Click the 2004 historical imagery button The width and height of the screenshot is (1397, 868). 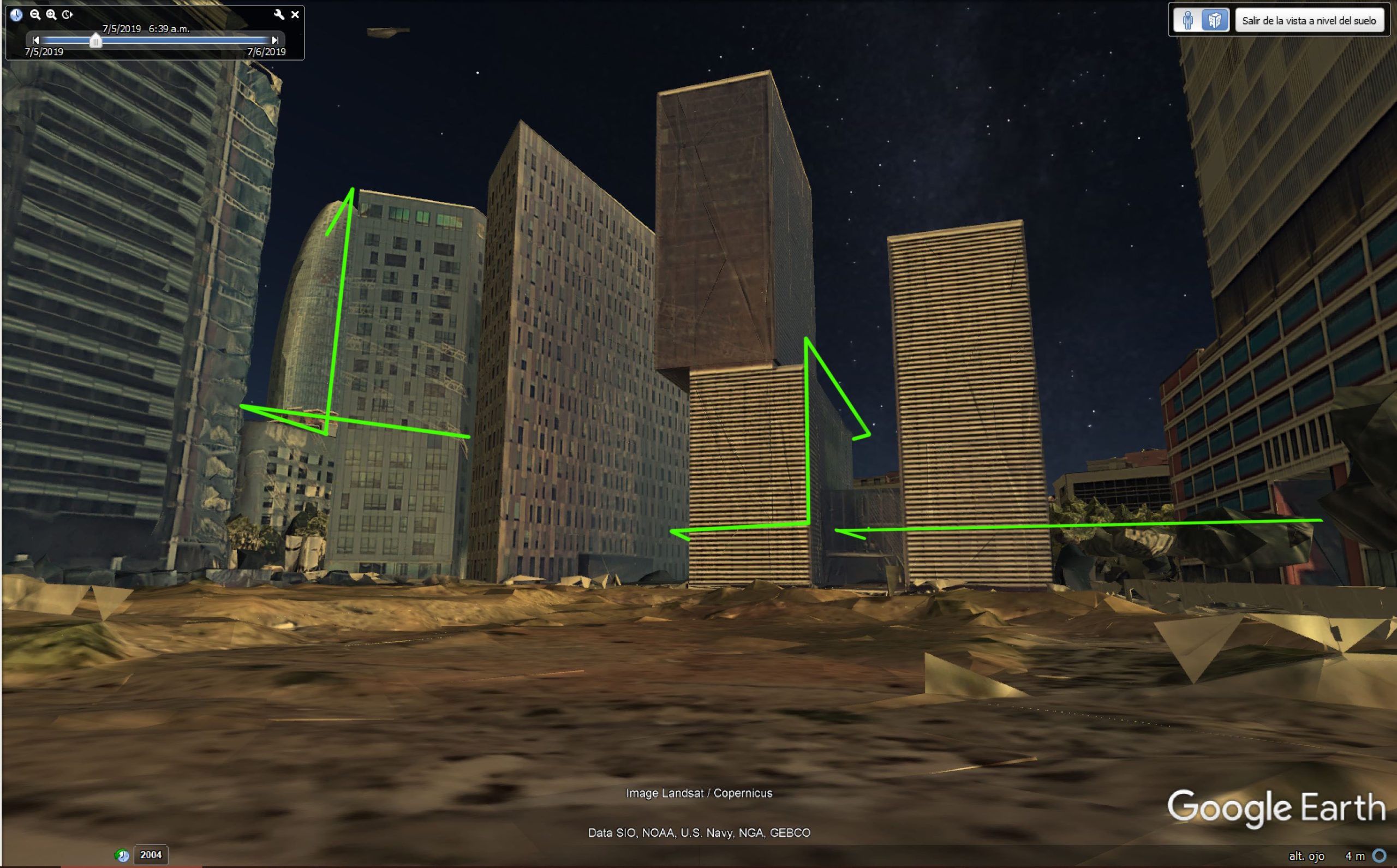[x=151, y=855]
